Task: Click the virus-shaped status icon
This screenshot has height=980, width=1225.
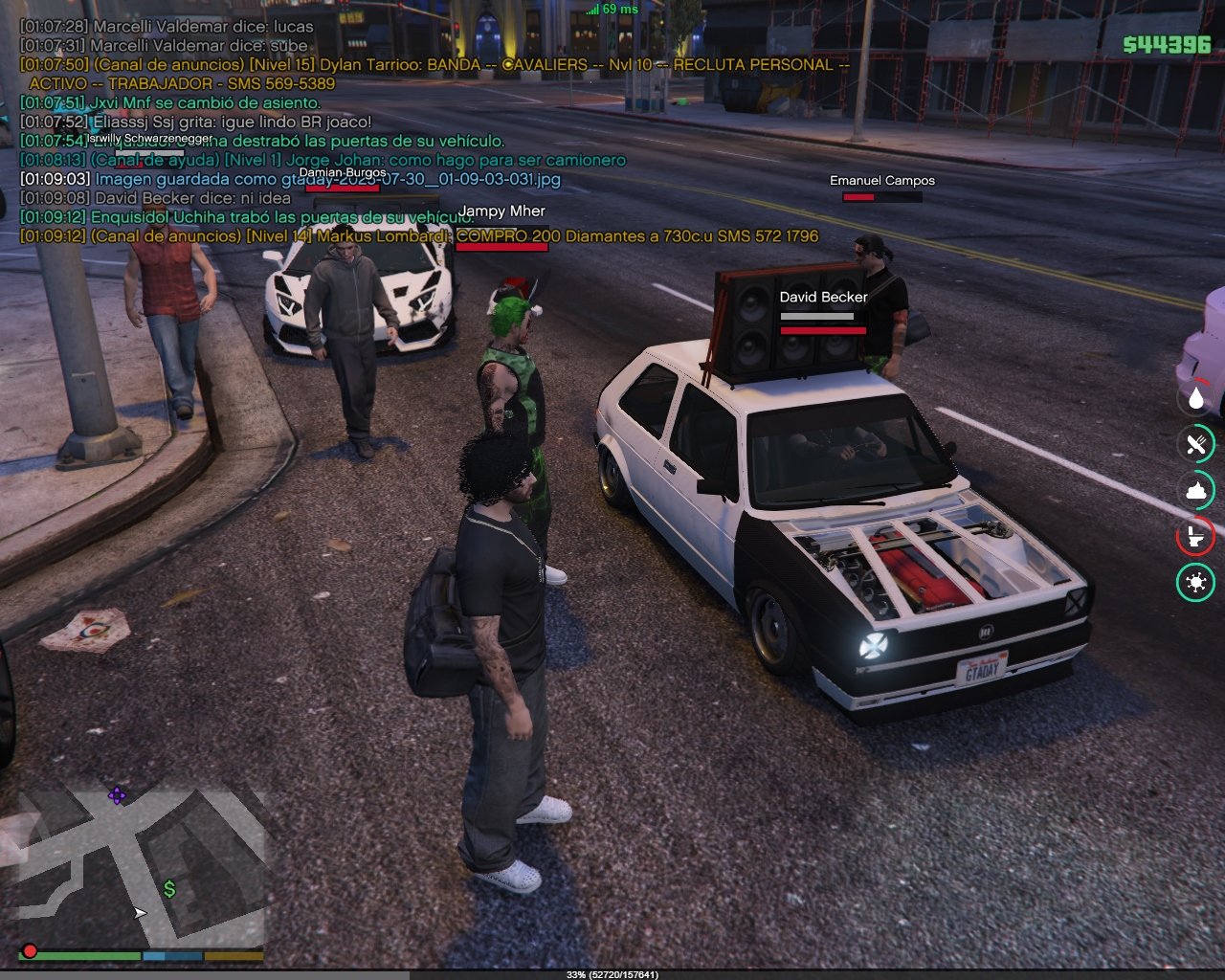Action: (x=1195, y=582)
